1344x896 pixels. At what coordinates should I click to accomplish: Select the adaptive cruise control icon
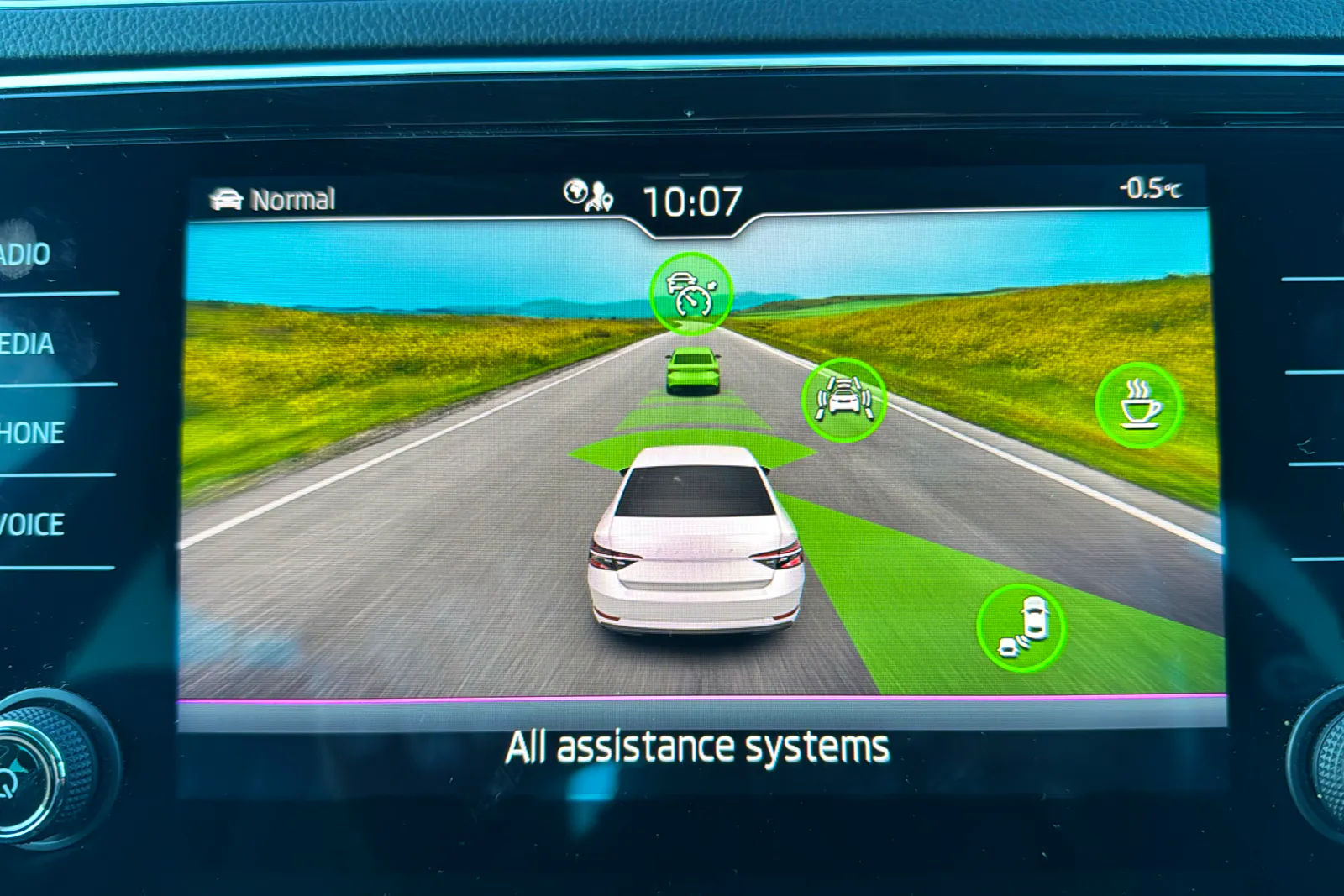click(x=691, y=294)
